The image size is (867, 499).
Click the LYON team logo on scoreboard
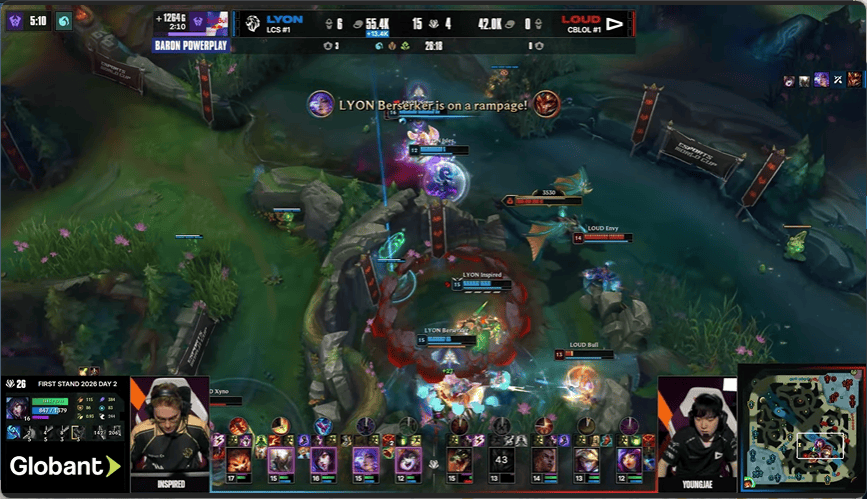point(253,22)
